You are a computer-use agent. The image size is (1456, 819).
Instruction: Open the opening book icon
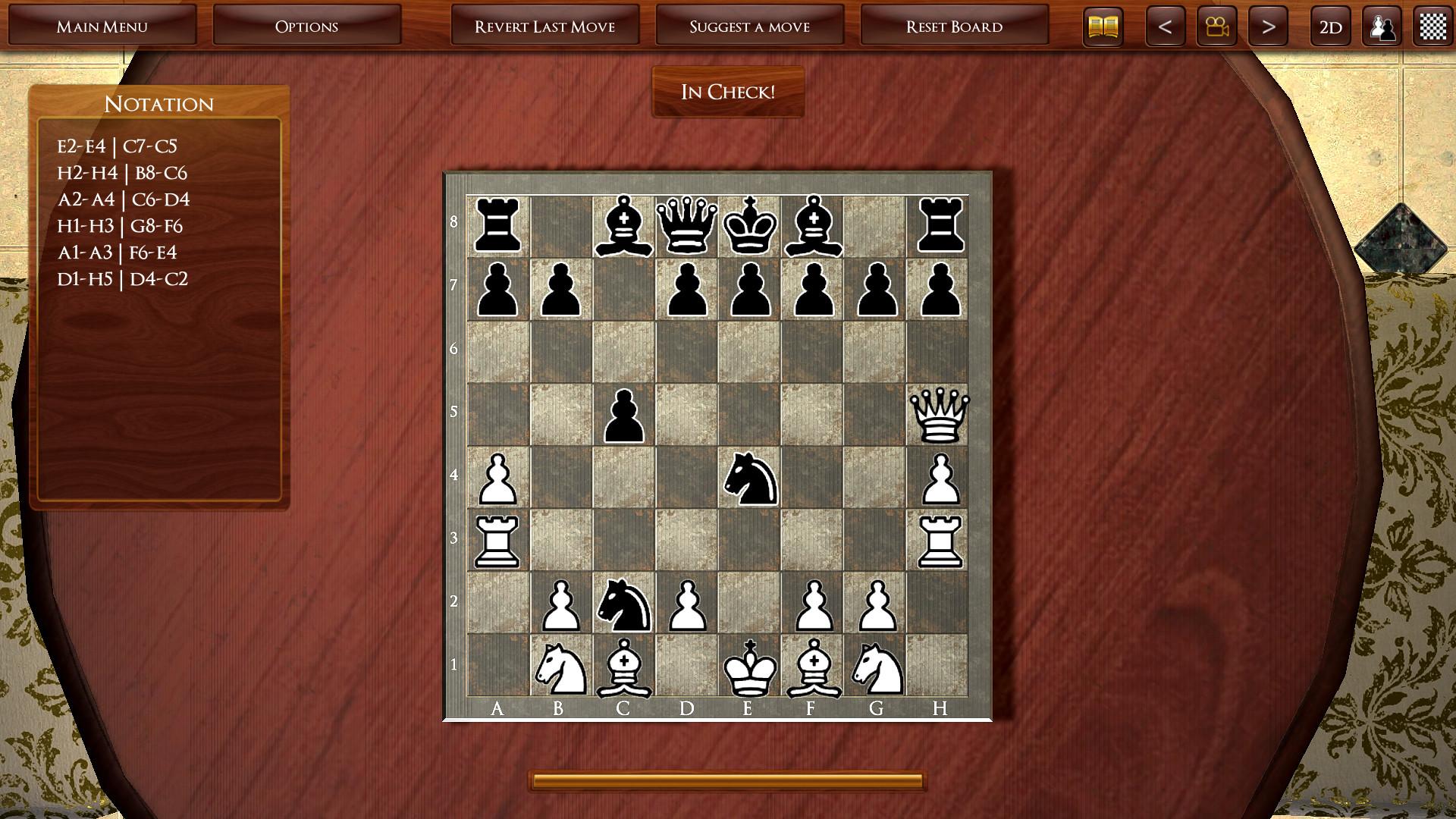click(1102, 25)
